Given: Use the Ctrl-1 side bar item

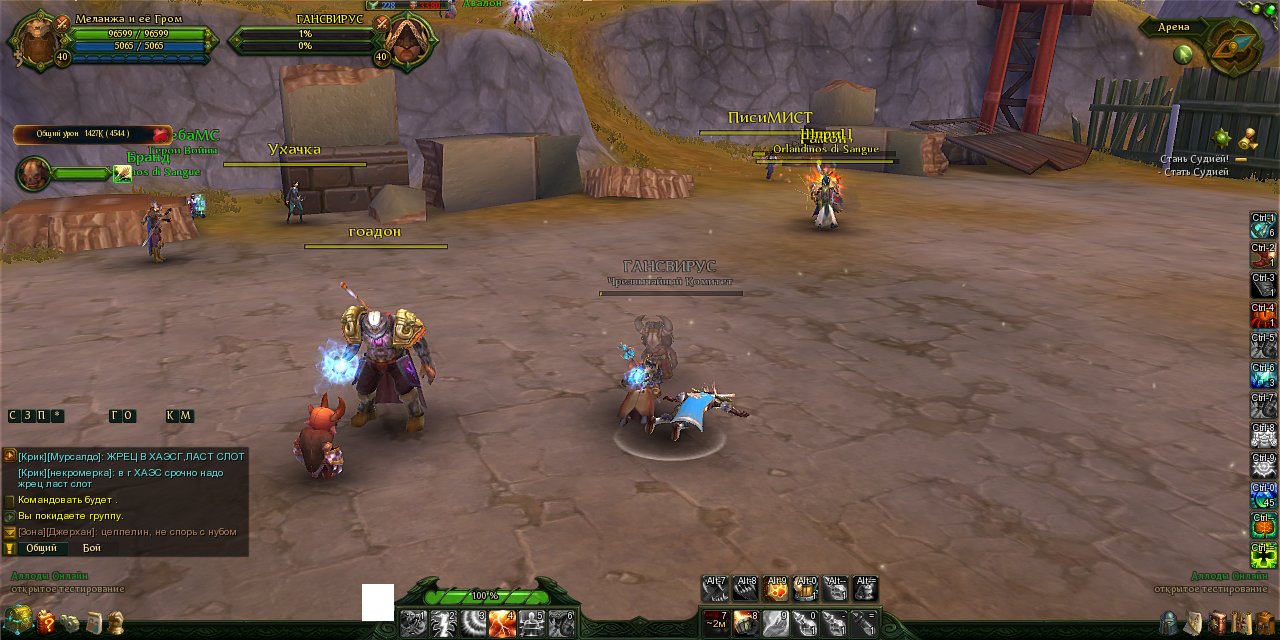Looking at the screenshot, I should point(1264,226).
